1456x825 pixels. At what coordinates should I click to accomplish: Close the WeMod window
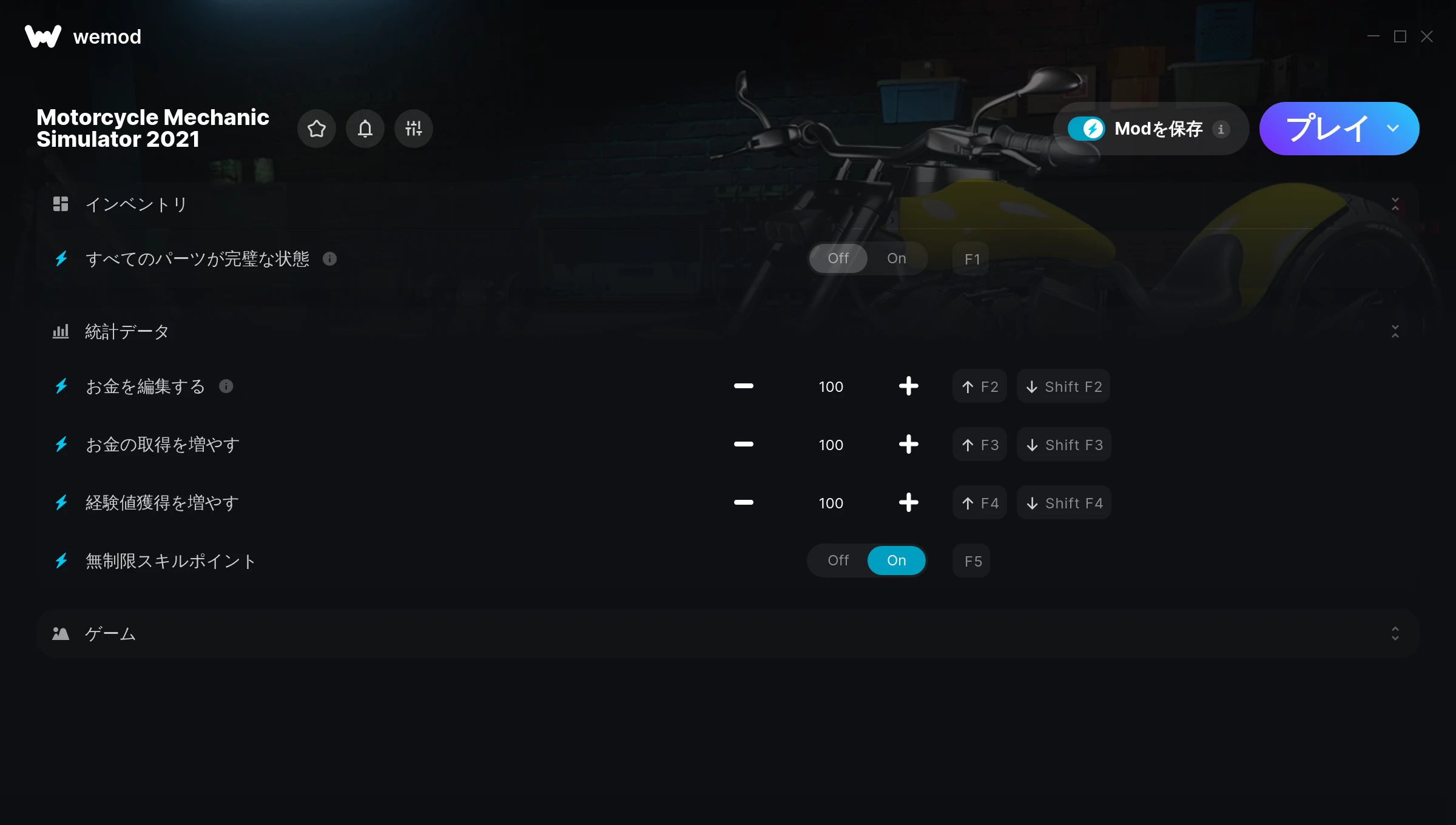(1427, 37)
